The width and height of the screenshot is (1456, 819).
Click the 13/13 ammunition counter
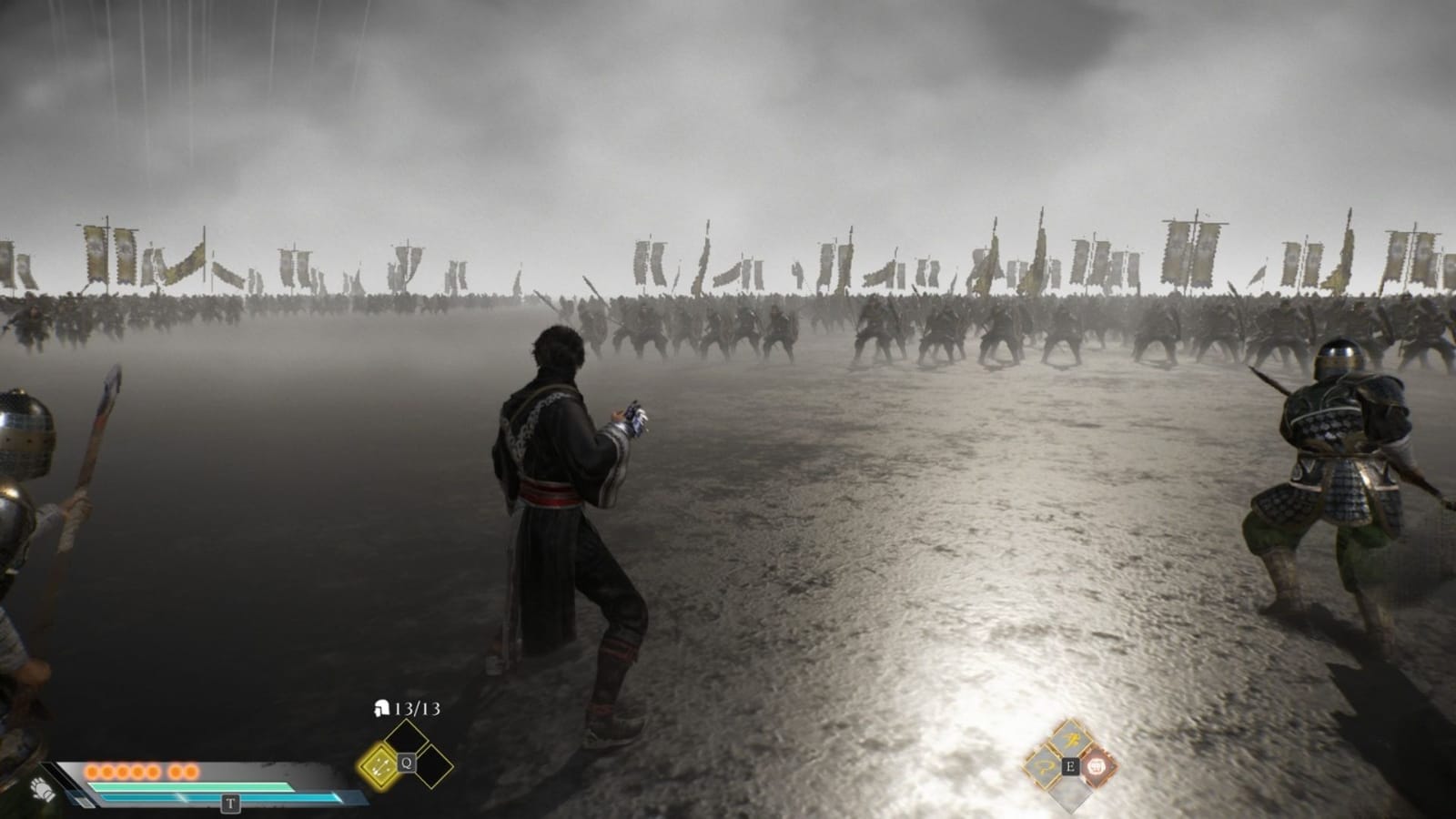(x=417, y=708)
